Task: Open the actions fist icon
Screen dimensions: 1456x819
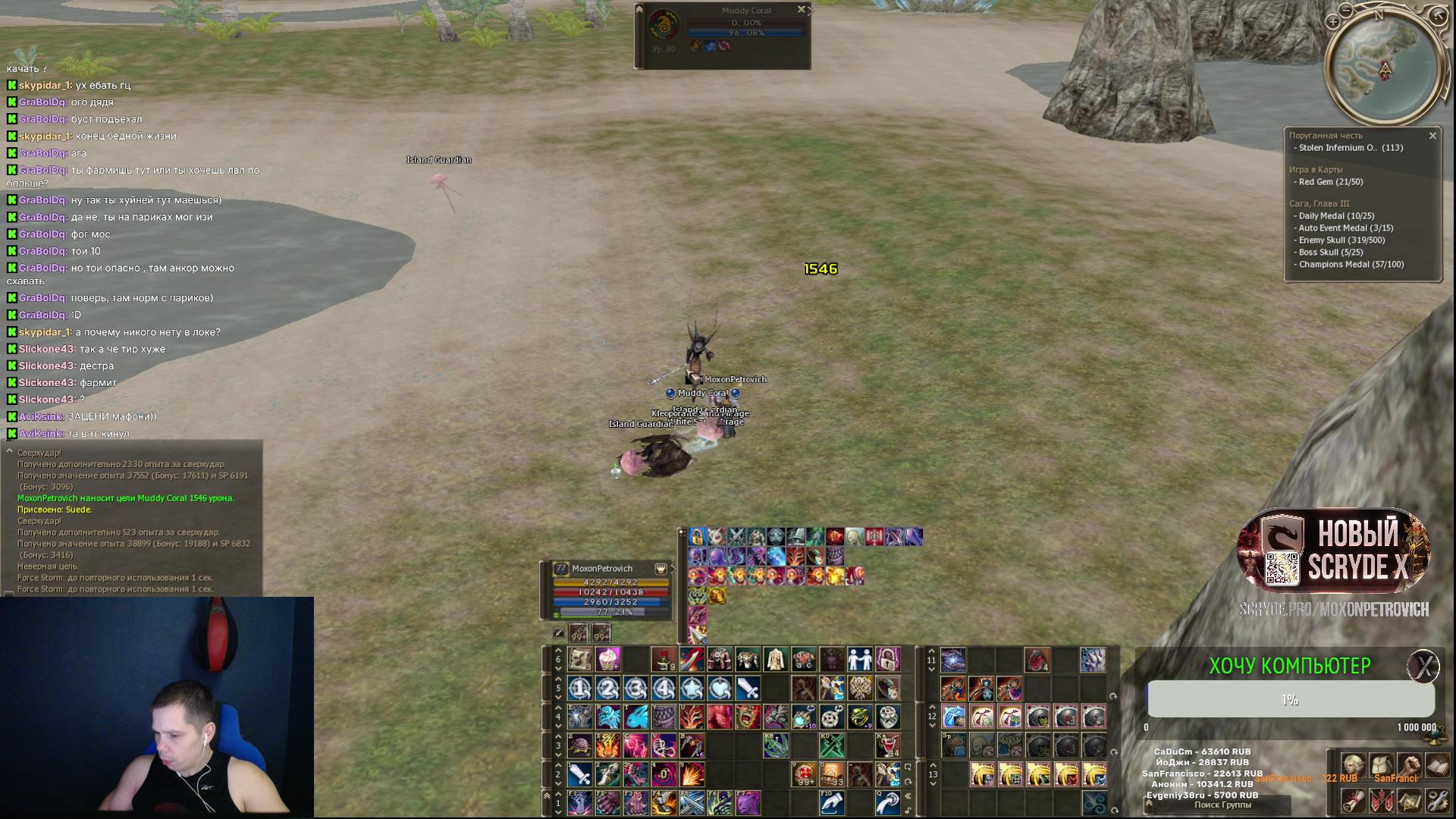Action: 1409,766
